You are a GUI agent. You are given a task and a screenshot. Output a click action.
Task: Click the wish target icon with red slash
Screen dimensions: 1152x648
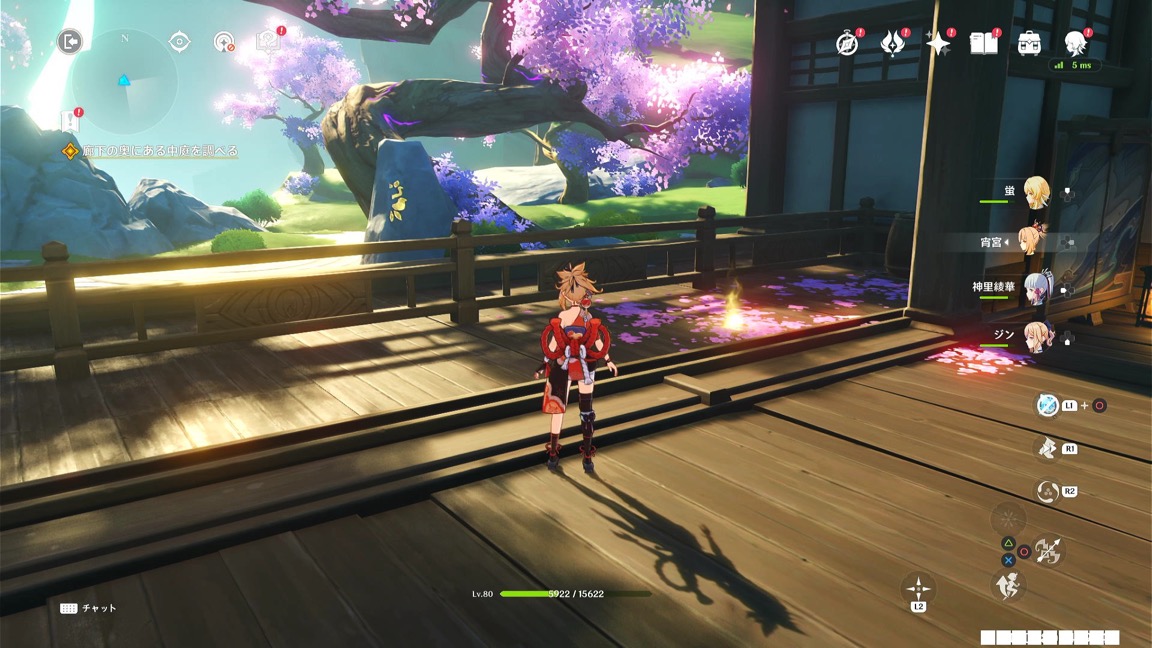coord(224,42)
